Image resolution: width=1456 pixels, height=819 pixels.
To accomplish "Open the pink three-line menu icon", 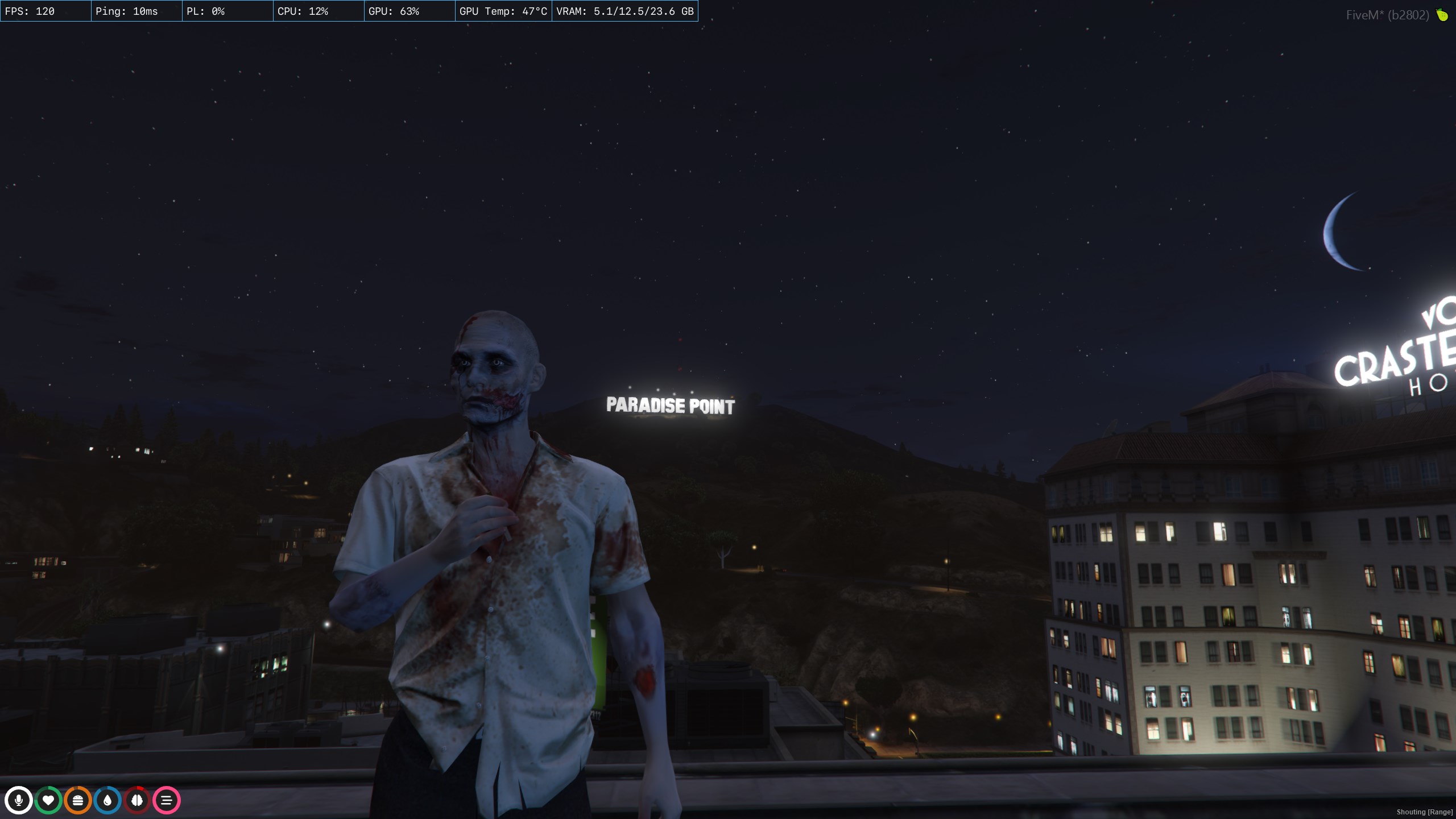I will point(167,800).
